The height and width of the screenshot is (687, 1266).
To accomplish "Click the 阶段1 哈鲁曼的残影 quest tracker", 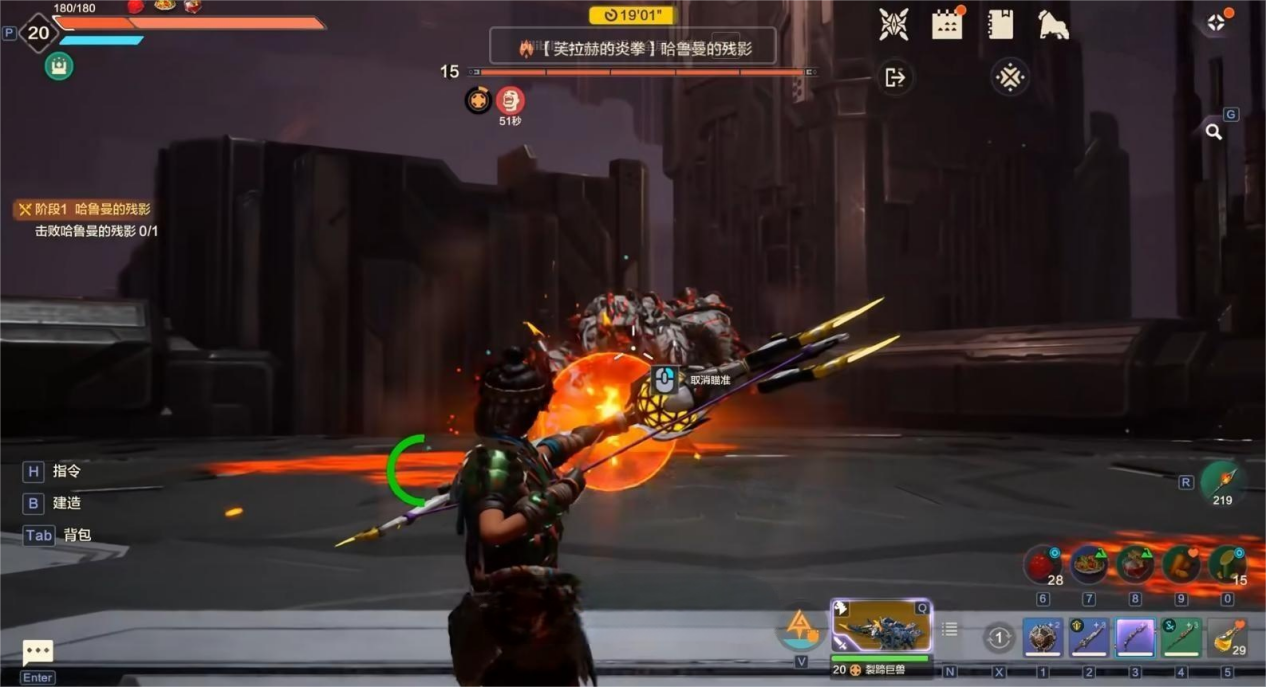I will pyautogui.click(x=84, y=209).
